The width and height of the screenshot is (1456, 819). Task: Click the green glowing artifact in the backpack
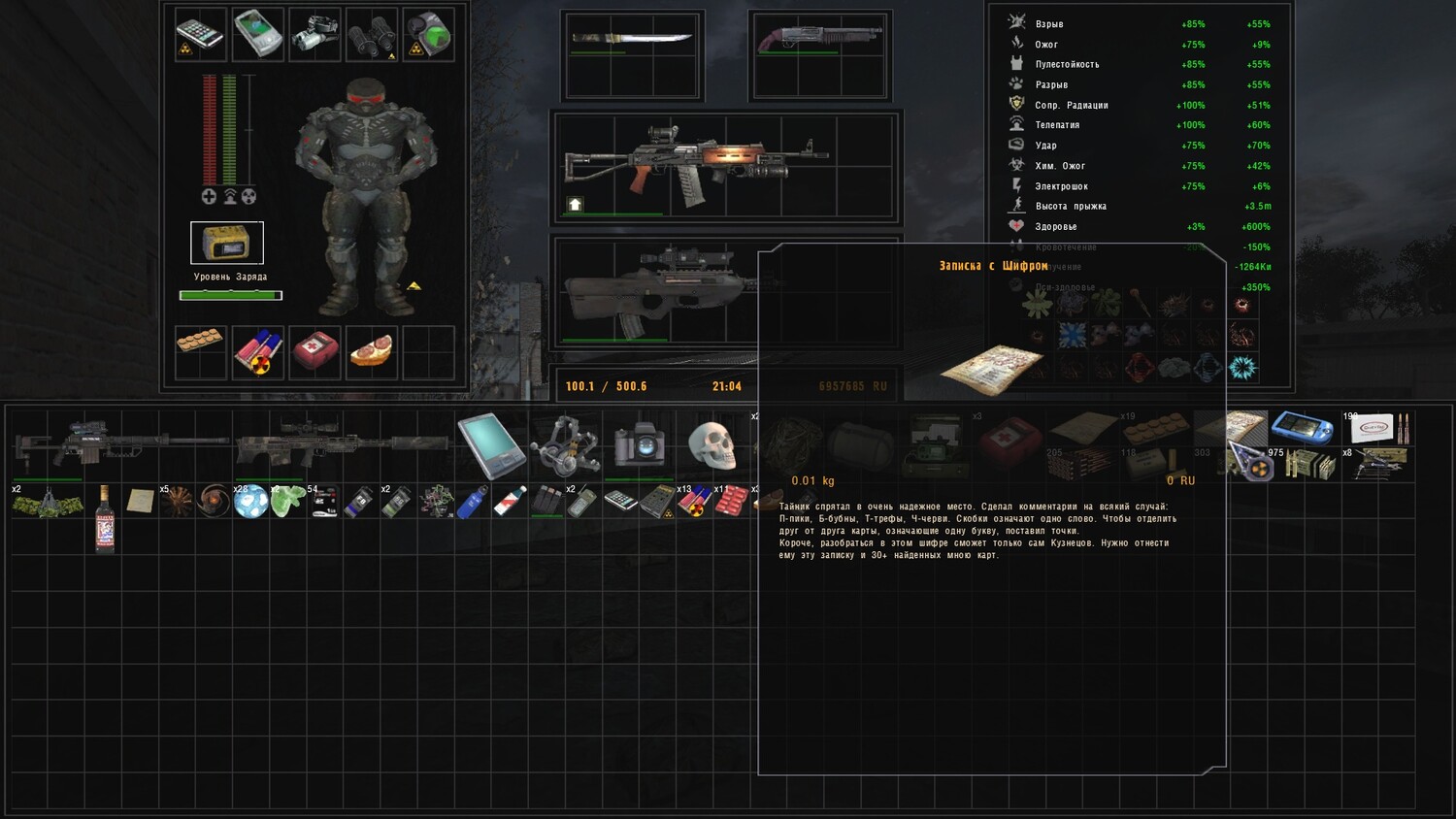[x=288, y=501]
